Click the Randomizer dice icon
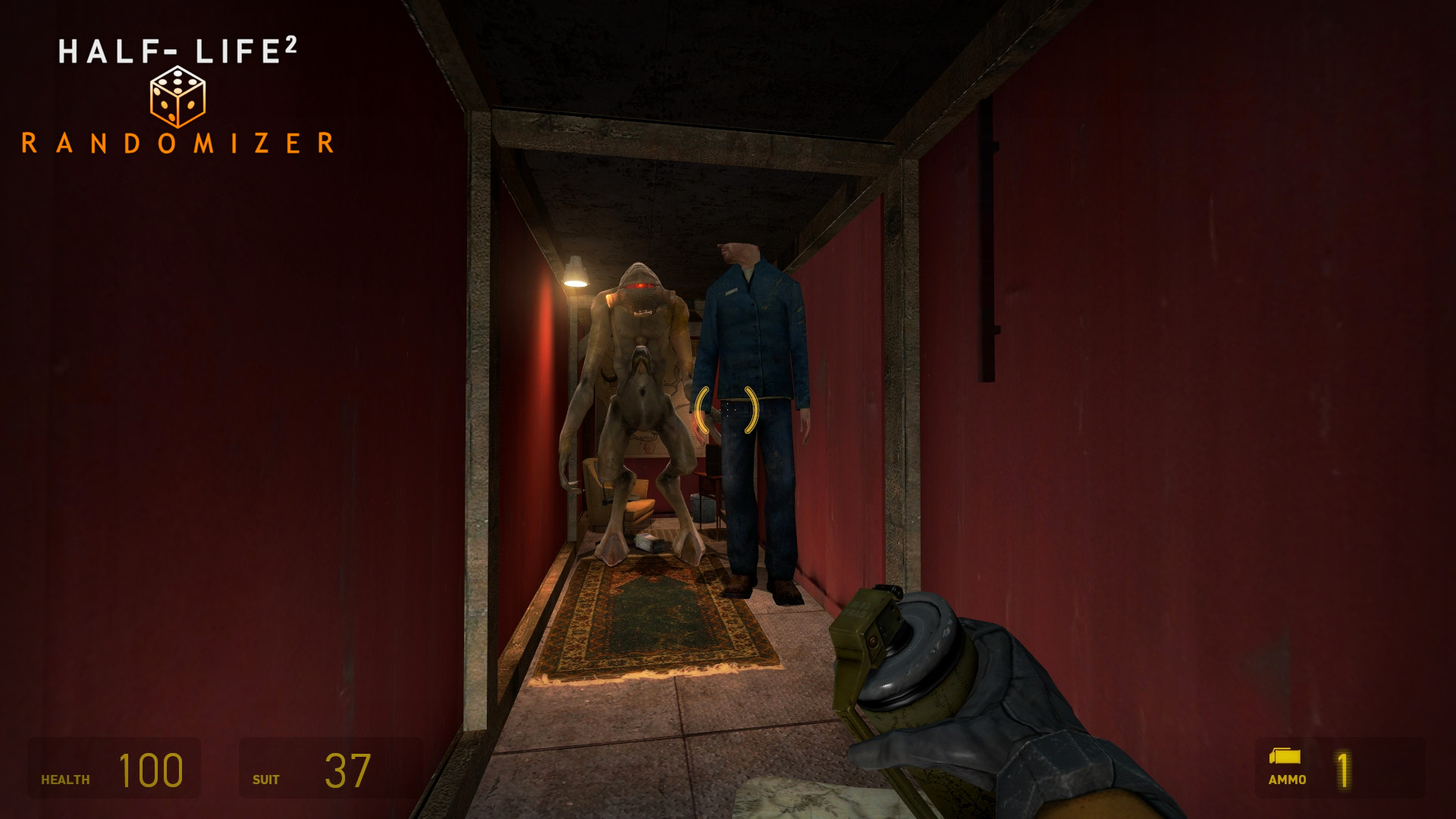The image size is (1456, 819). [x=177, y=96]
